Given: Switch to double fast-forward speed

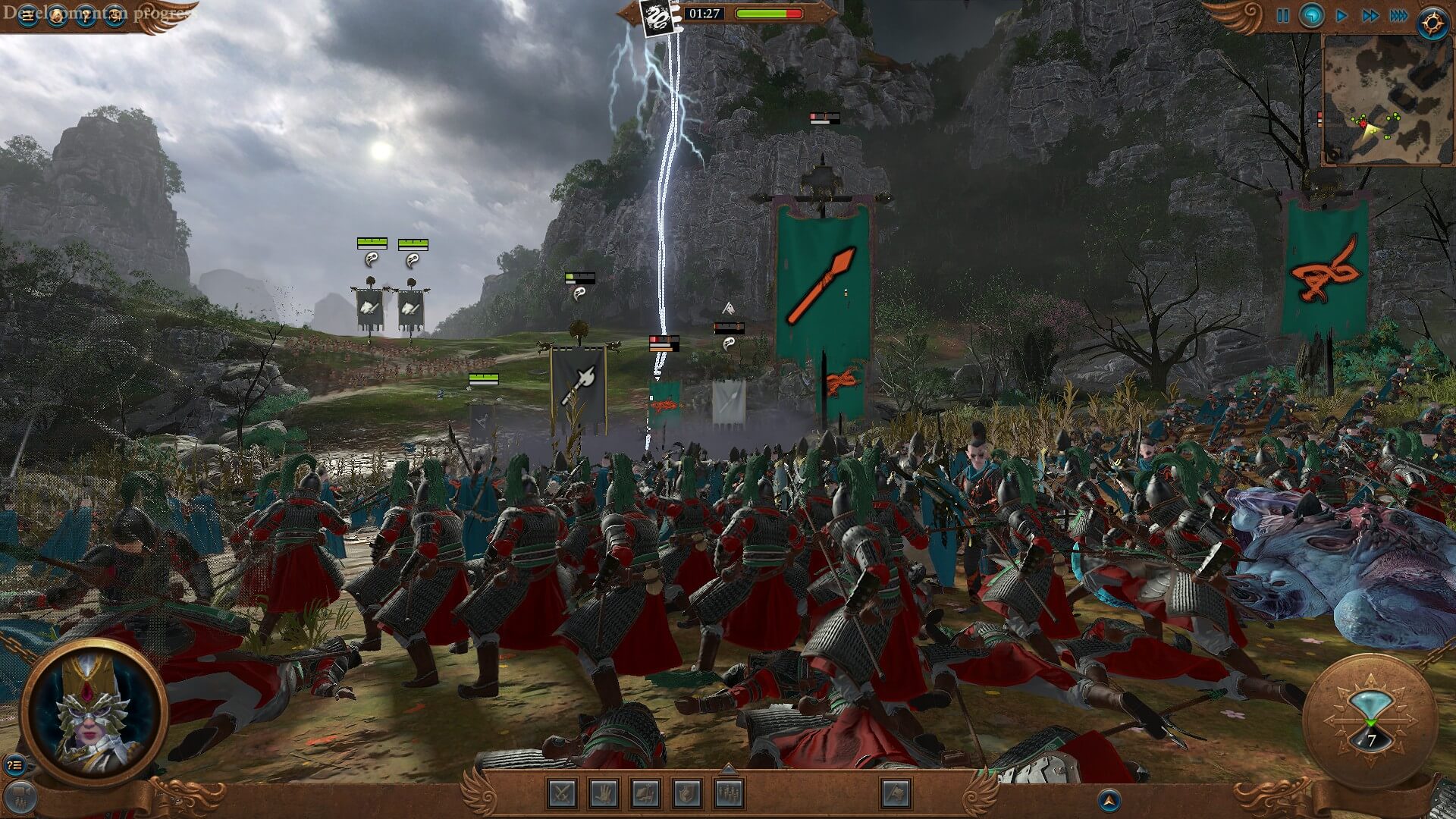Looking at the screenshot, I should coord(1370,16).
